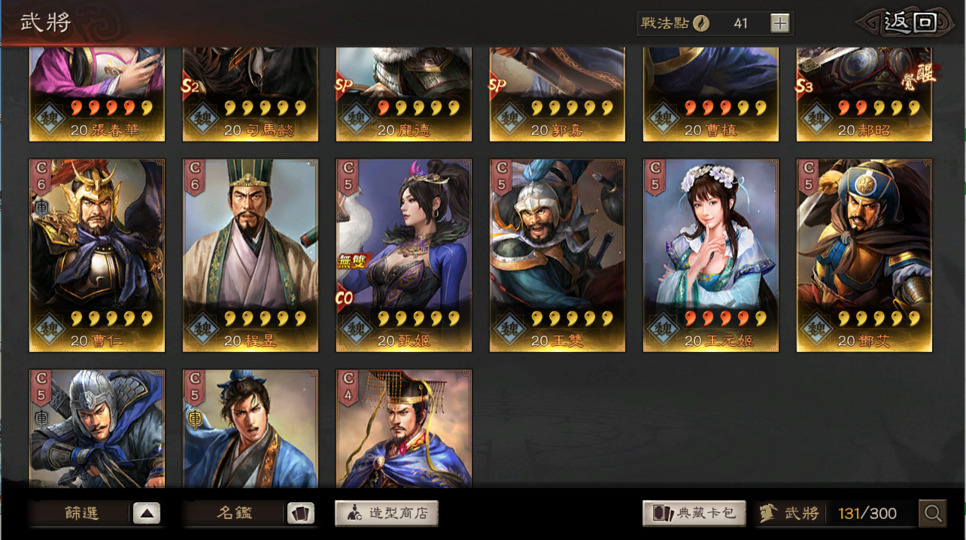Select the 王雙 general card
The height and width of the screenshot is (540, 966).
click(x=557, y=255)
